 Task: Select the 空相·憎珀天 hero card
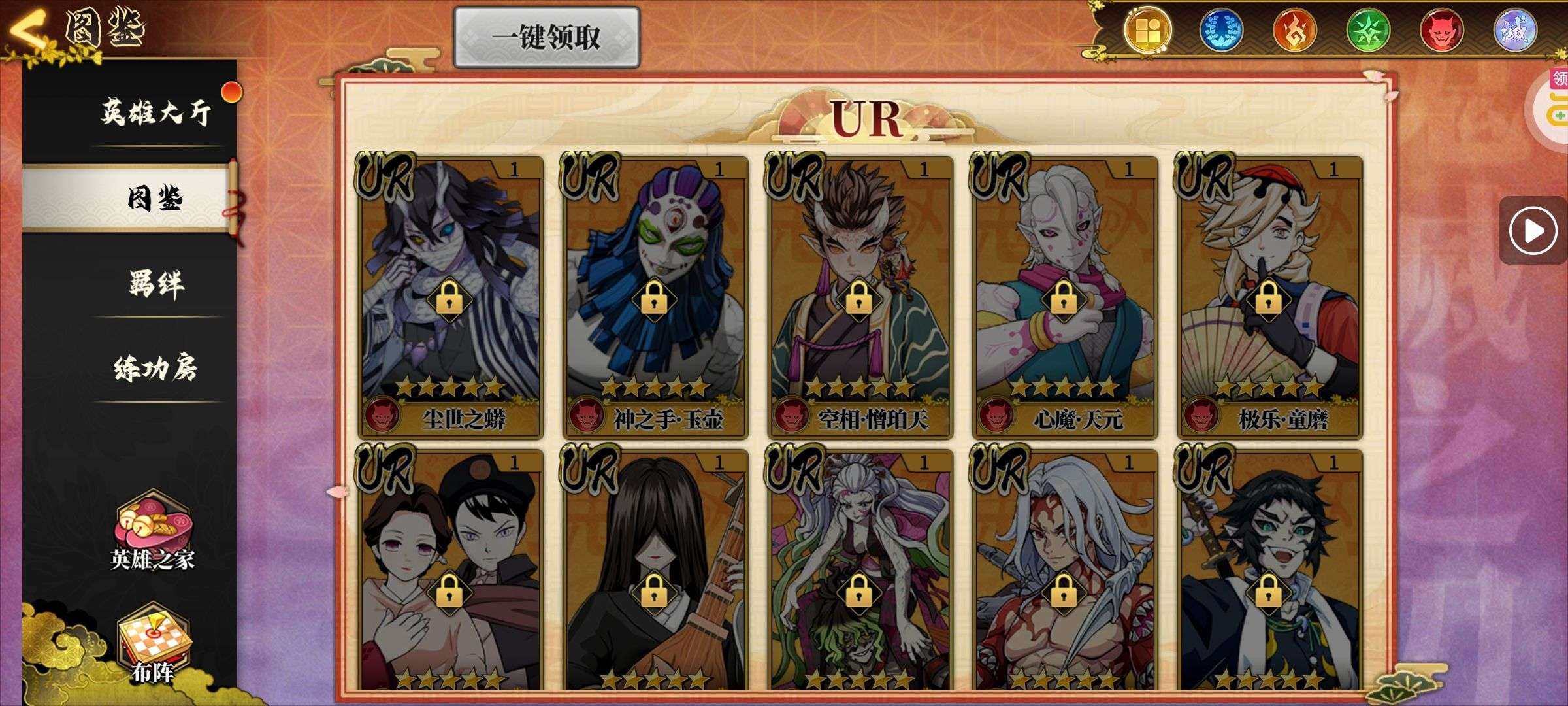pos(860,296)
